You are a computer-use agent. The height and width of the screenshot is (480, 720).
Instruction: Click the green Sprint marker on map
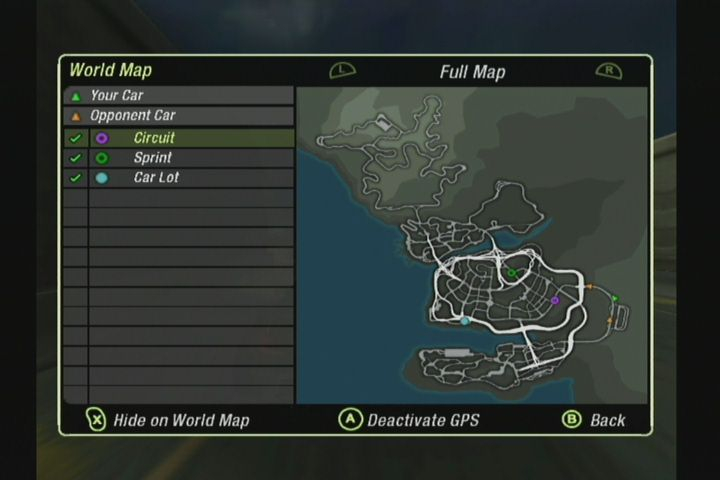pyautogui.click(x=511, y=272)
